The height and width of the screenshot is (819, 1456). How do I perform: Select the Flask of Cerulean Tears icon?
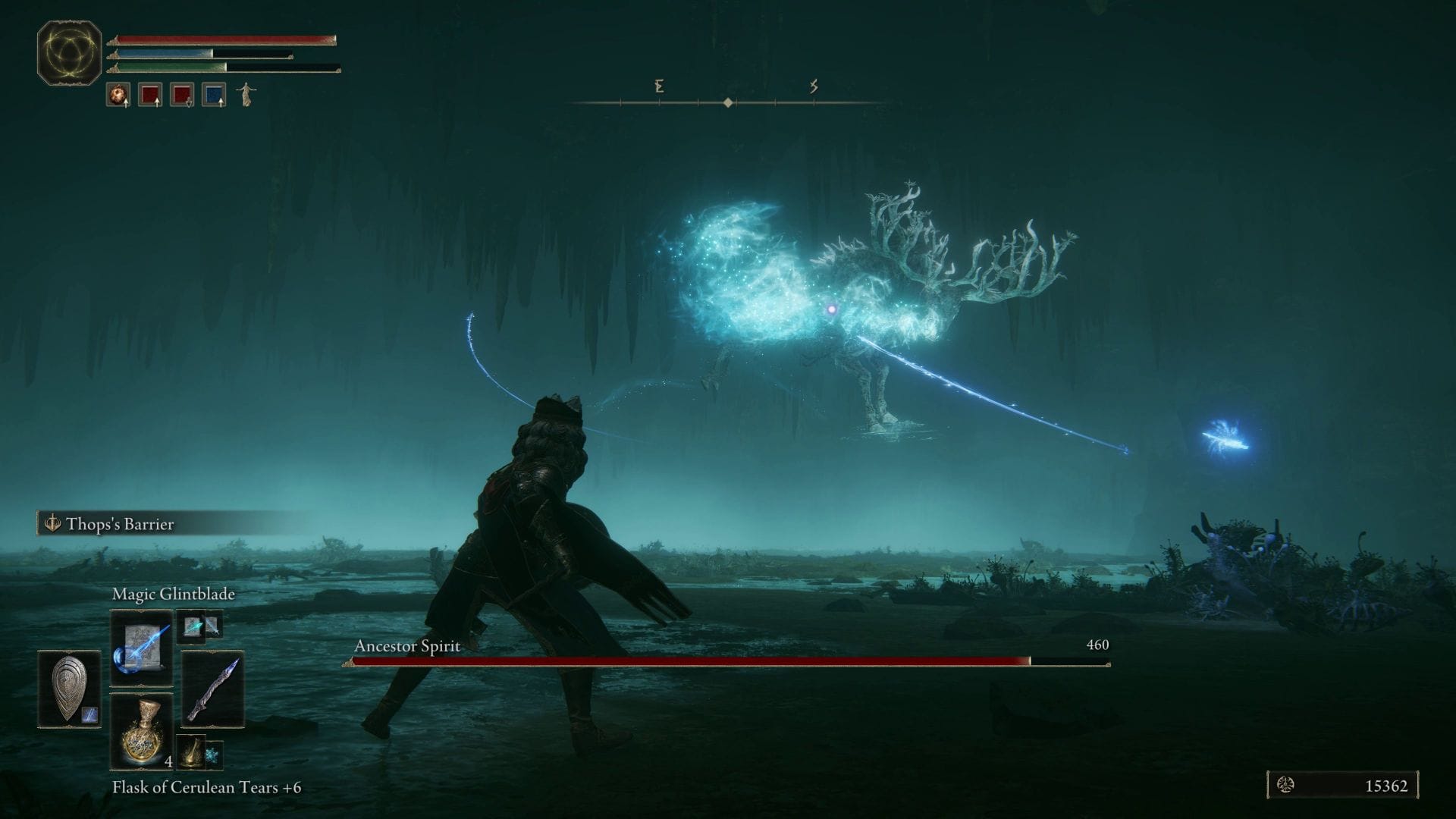[x=143, y=732]
